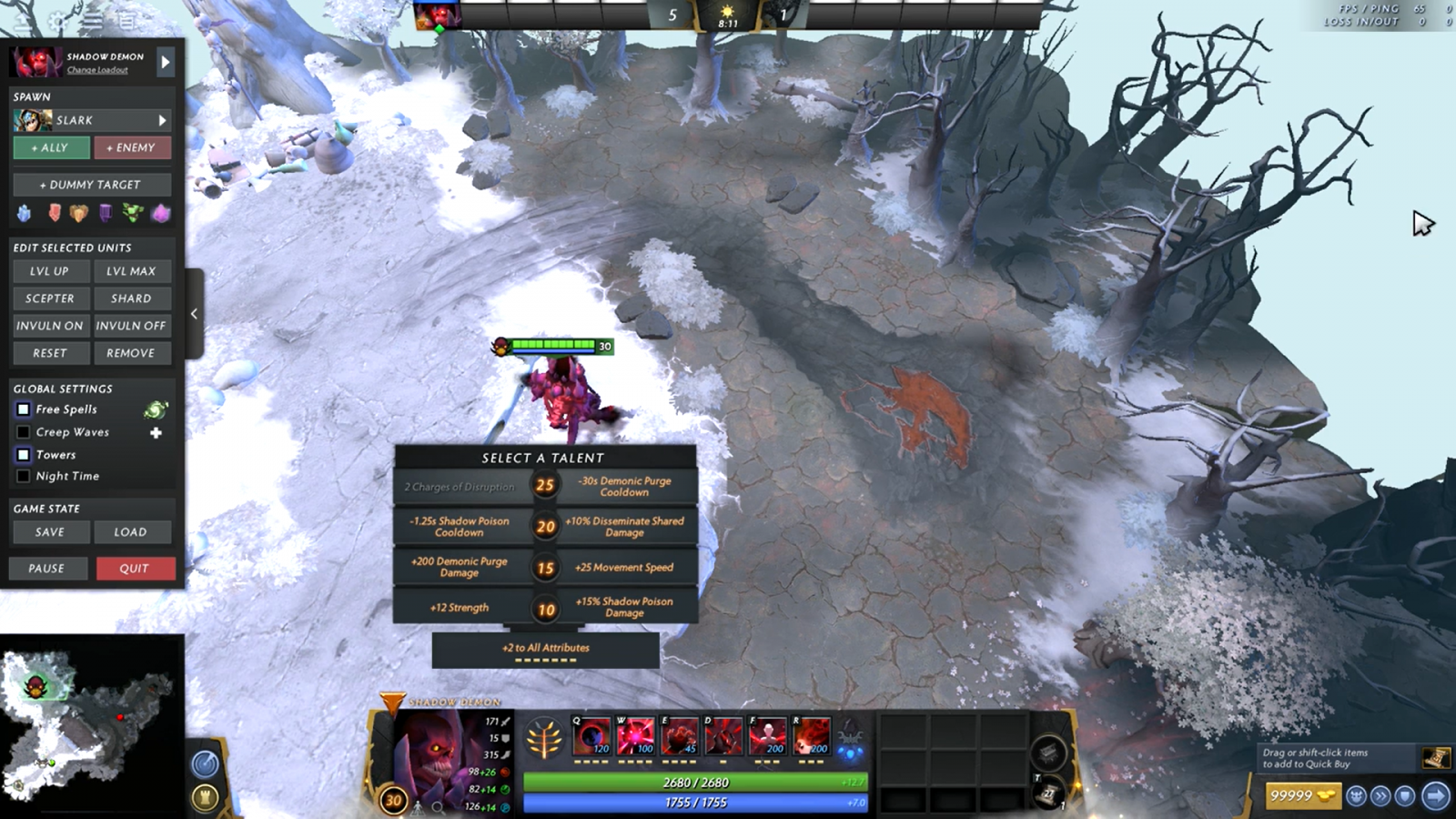Grant Aghanim's Scepter to selected unit
The height and width of the screenshot is (819, 1456).
pyautogui.click(x=51, y=298)
